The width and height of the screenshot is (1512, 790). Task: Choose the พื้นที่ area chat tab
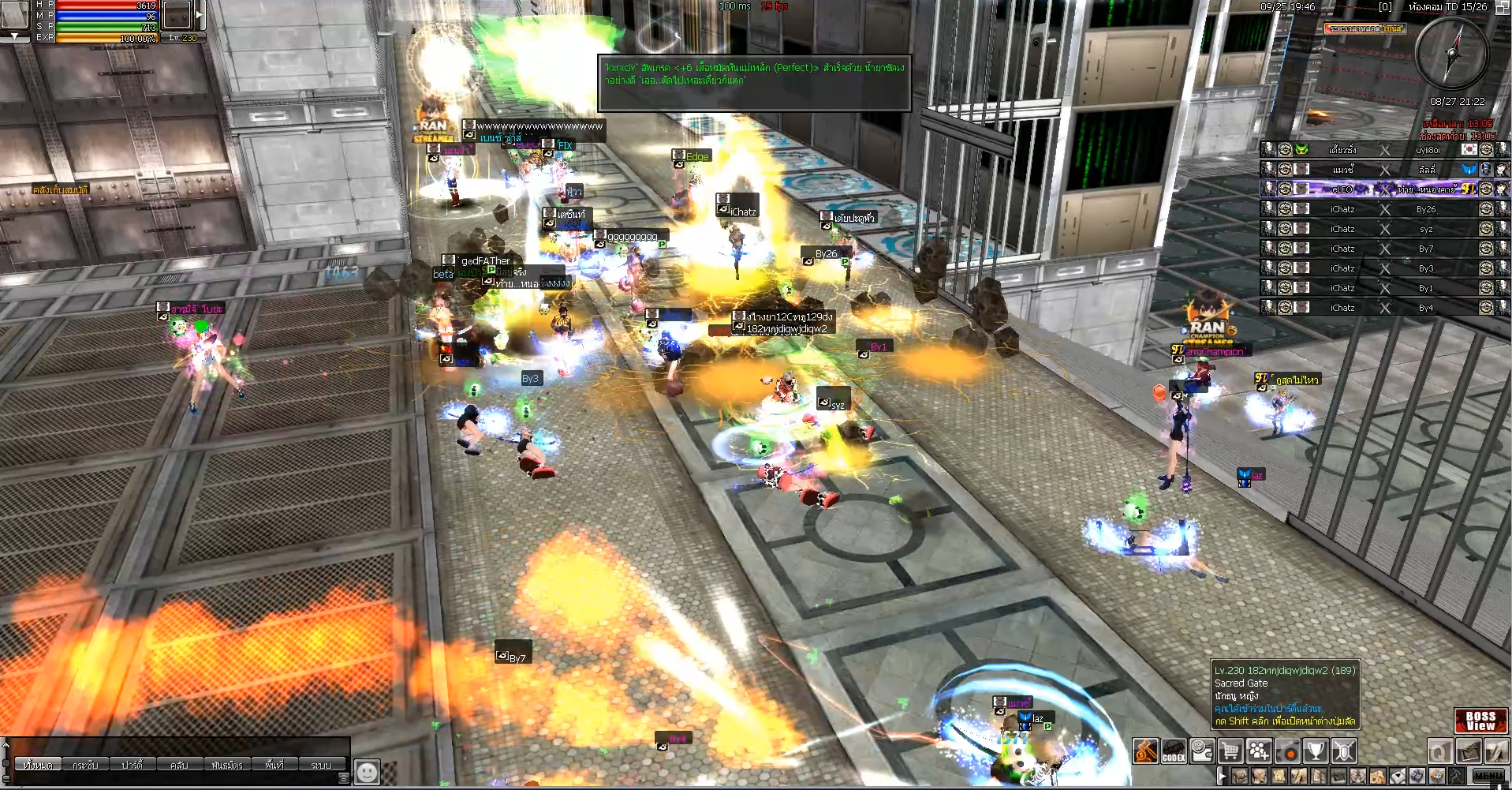tap(274, 765)
